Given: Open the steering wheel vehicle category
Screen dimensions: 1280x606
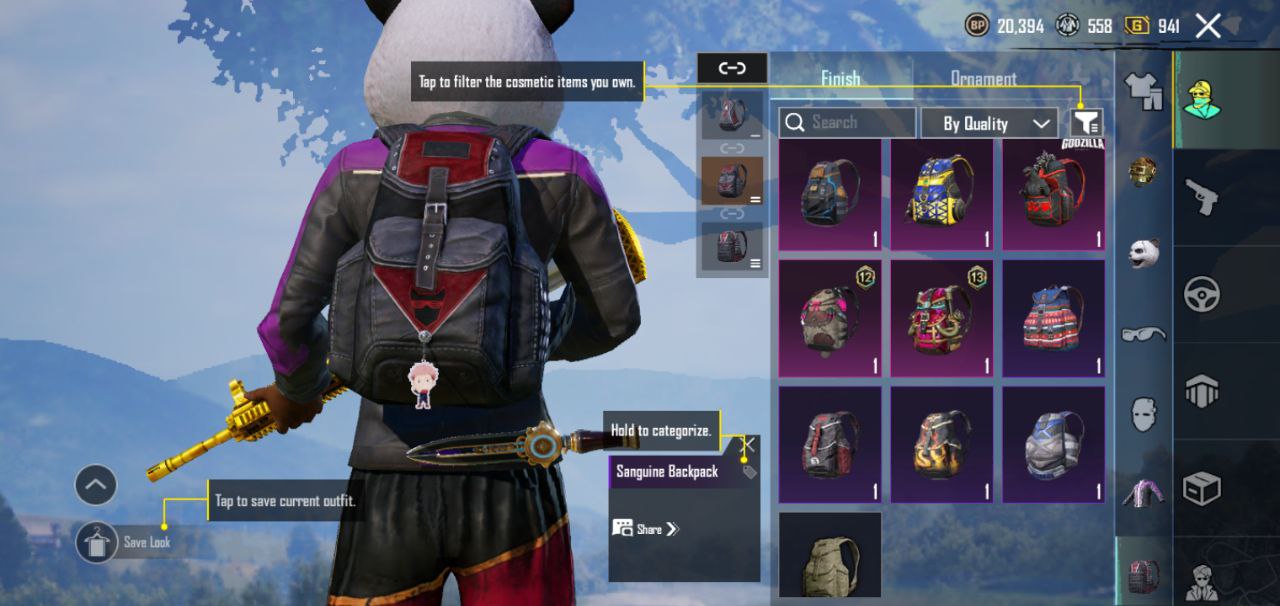Looking at the screenshot, I should tap(1201, 294).
